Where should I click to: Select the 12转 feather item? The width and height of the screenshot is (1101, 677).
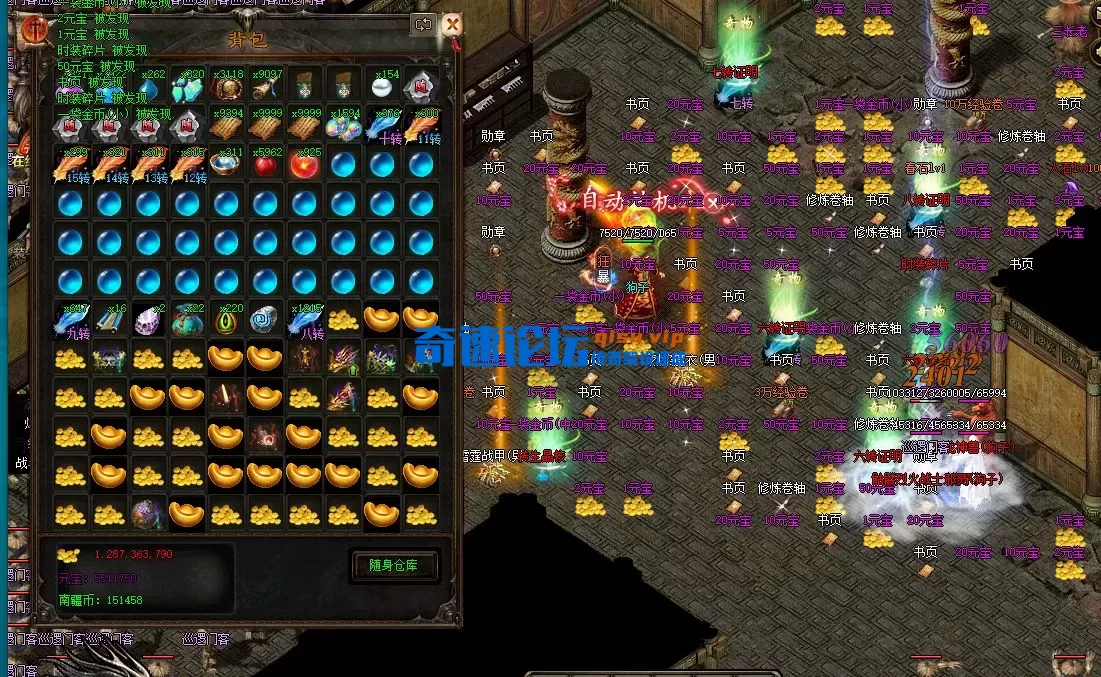pos(187,165)
